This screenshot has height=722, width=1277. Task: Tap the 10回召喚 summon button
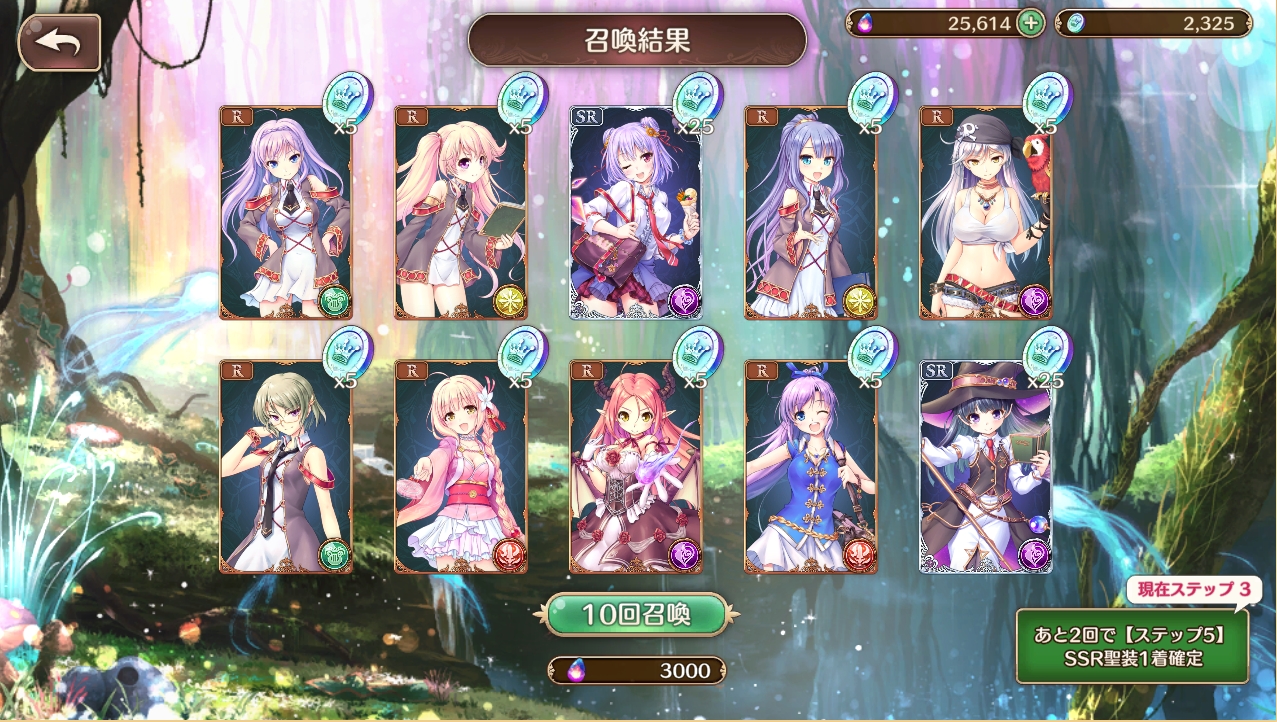pos(636,614)
